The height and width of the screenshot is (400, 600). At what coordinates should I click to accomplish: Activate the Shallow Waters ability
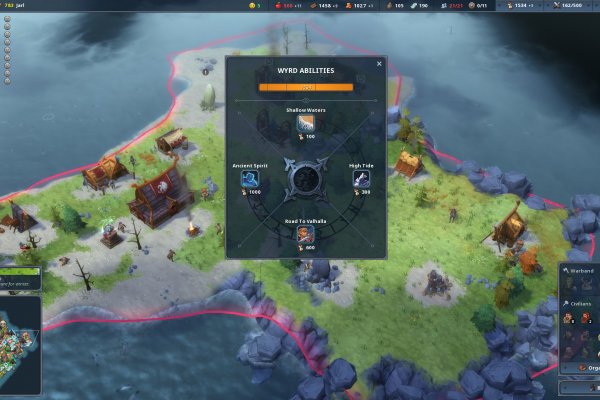[x=306, y=124]
